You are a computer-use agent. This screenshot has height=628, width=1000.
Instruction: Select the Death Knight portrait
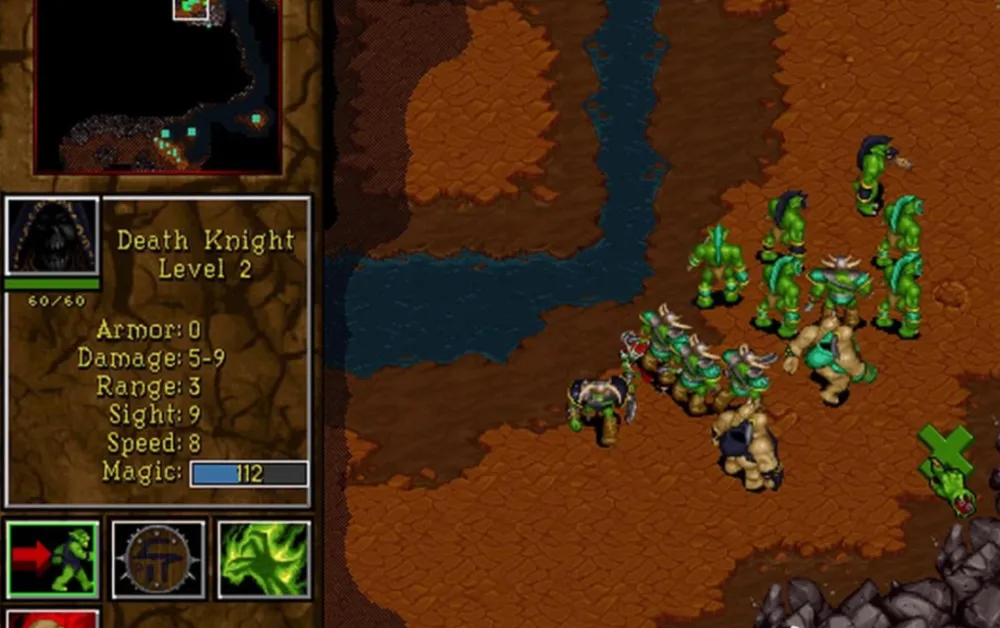point(53,236)
